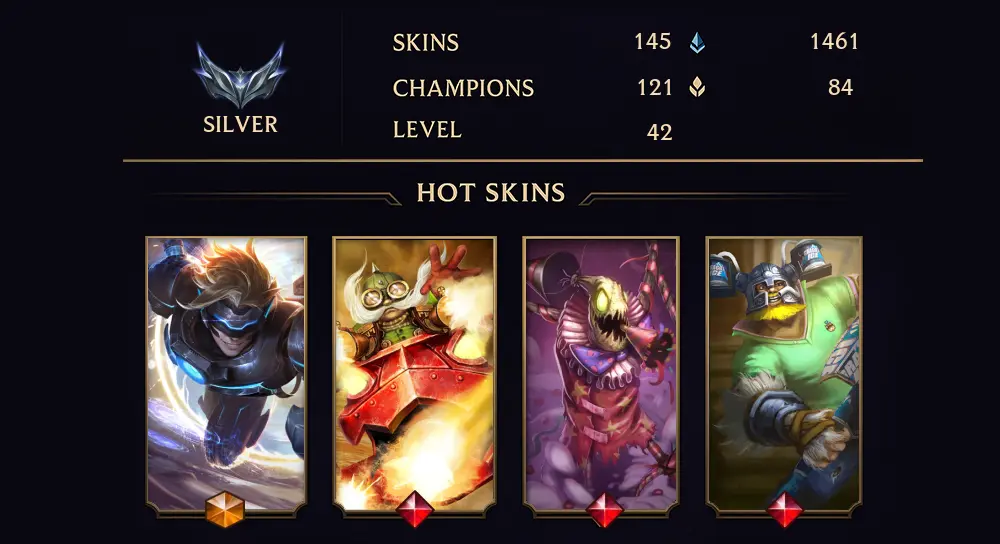Pick the bearded green-jersey skin card
Screen dimensions: 1000x544
click(x=784, y=372)
